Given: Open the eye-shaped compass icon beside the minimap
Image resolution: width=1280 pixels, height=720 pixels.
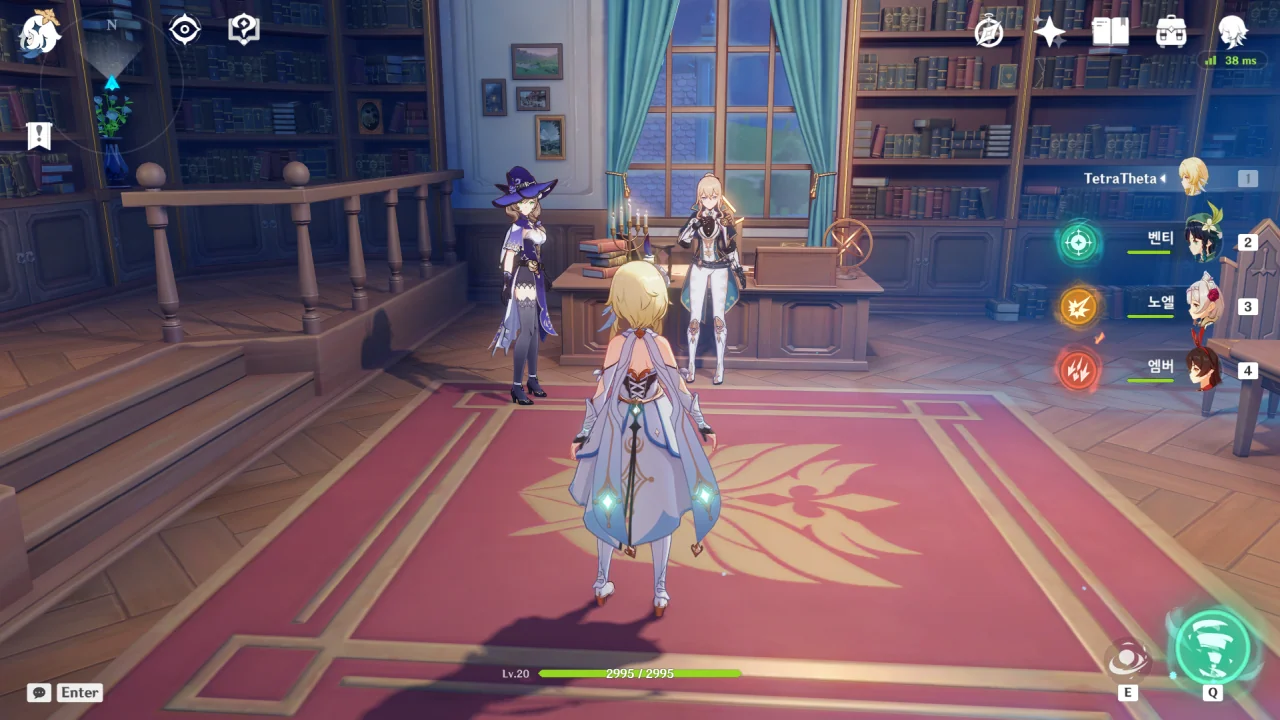Looking at the screenshot, I should click(x=185, y=30).
